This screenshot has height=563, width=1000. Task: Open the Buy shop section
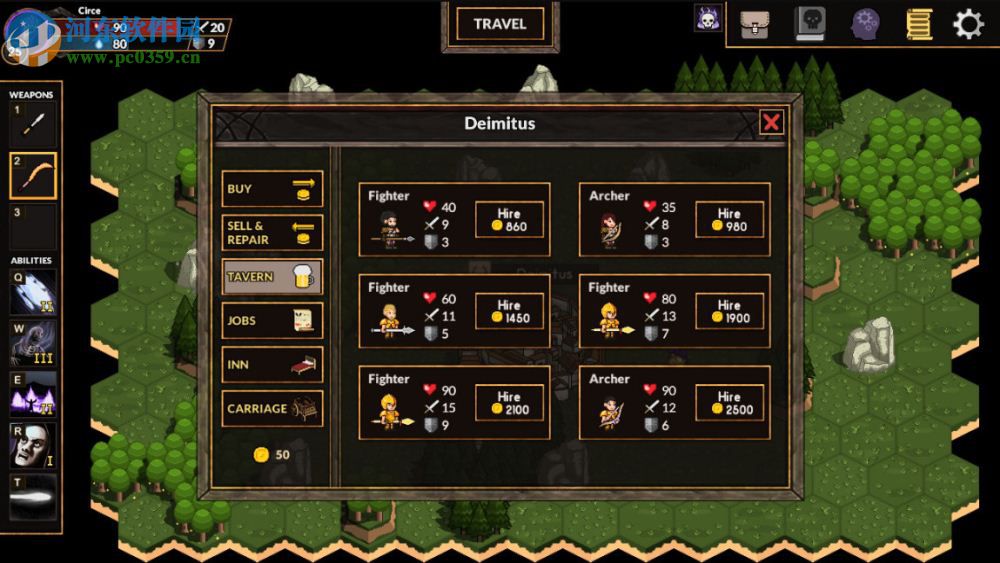coord(272,189)
